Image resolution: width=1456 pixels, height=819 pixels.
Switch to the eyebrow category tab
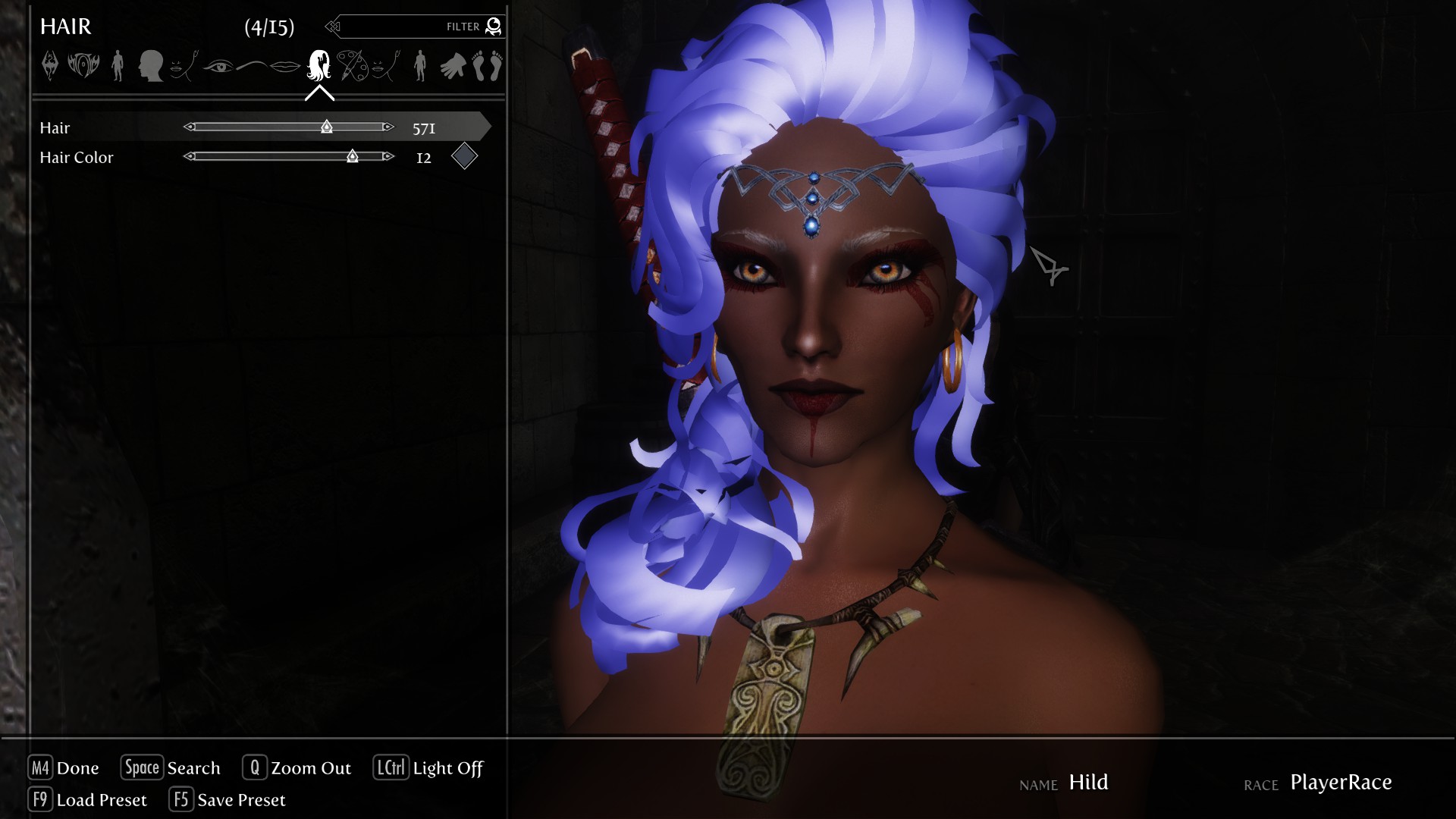[x=253, y=66]
